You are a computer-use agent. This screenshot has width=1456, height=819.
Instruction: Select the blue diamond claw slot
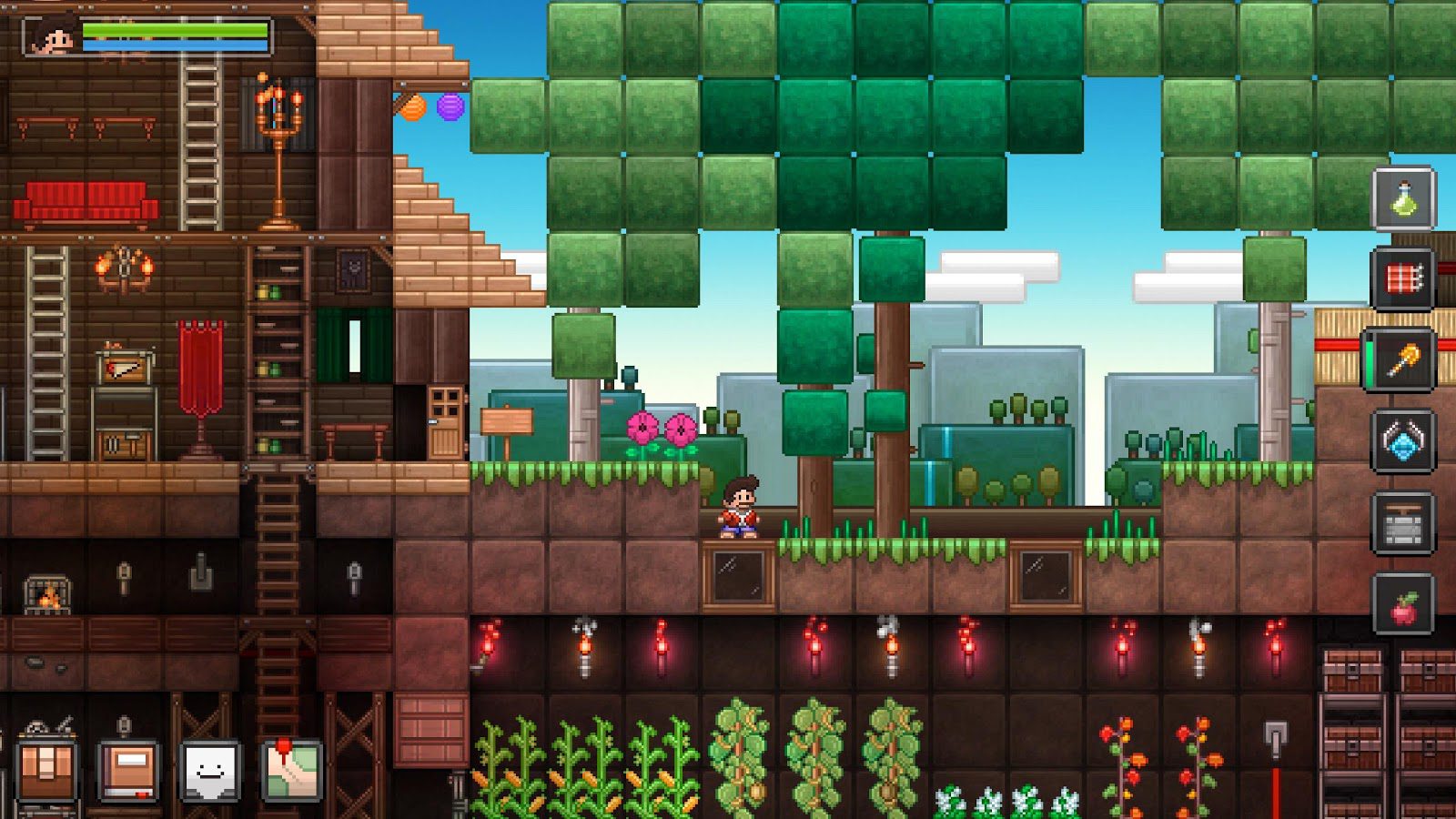coord(1403,441)
